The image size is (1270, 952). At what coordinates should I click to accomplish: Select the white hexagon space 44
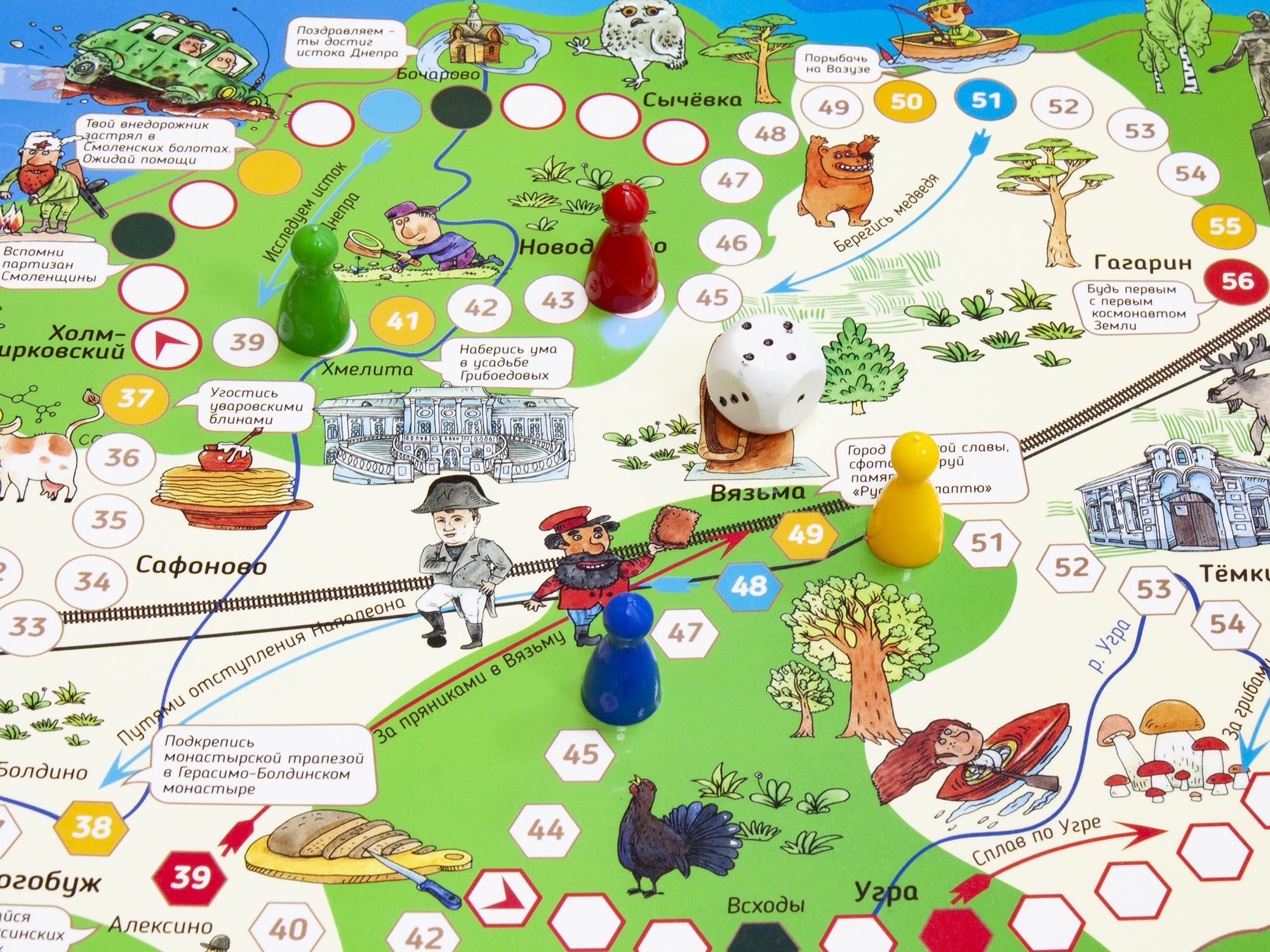(545, 830)
